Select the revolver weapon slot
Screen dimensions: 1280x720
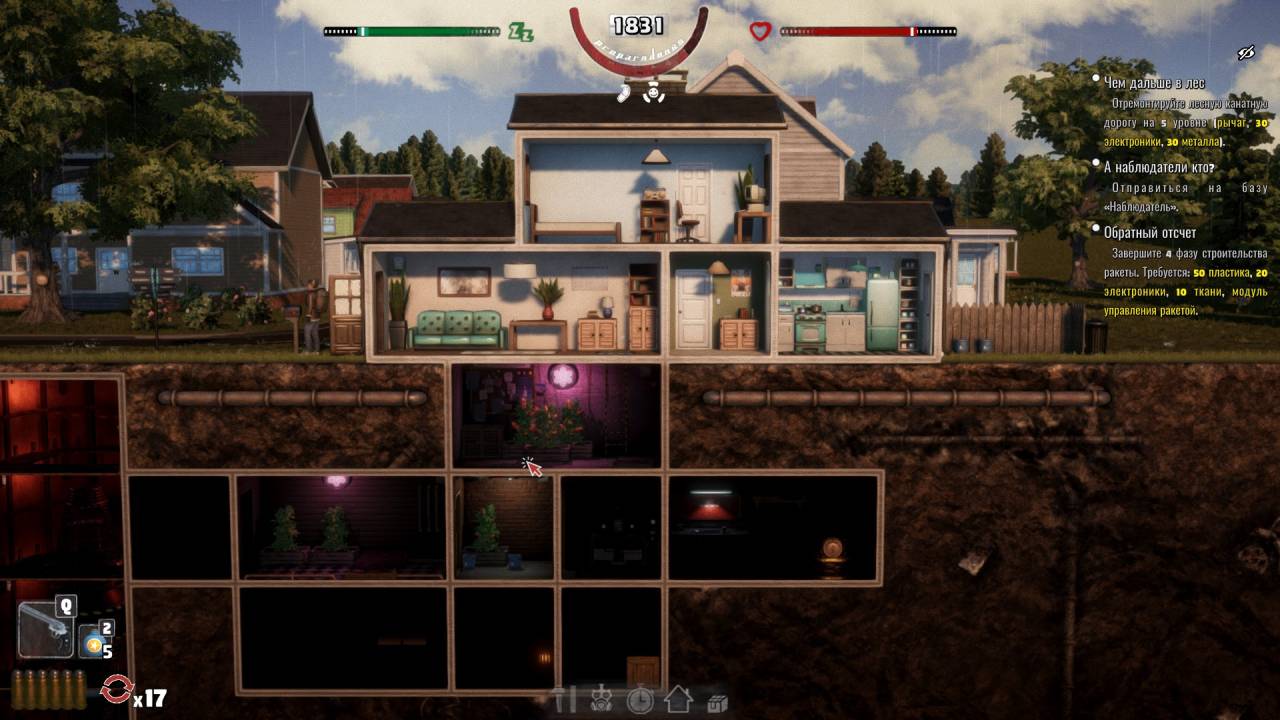[x=46, y=629]
